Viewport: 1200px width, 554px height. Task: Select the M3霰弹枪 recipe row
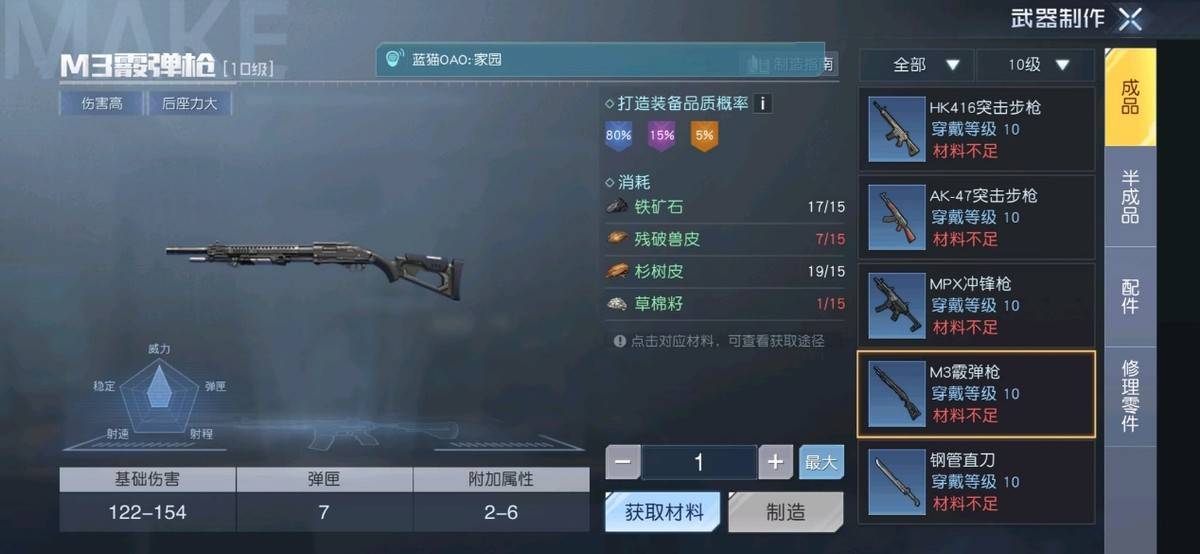pos(976,394)
